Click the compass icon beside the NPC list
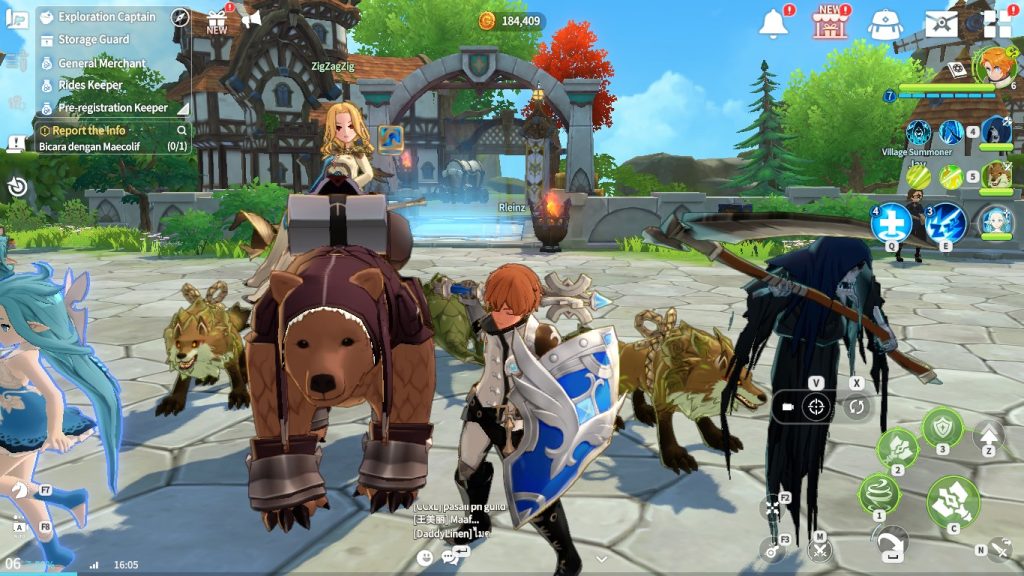Image resolution: width=1024 pixels, height=576 pixels. coord(180,17)
